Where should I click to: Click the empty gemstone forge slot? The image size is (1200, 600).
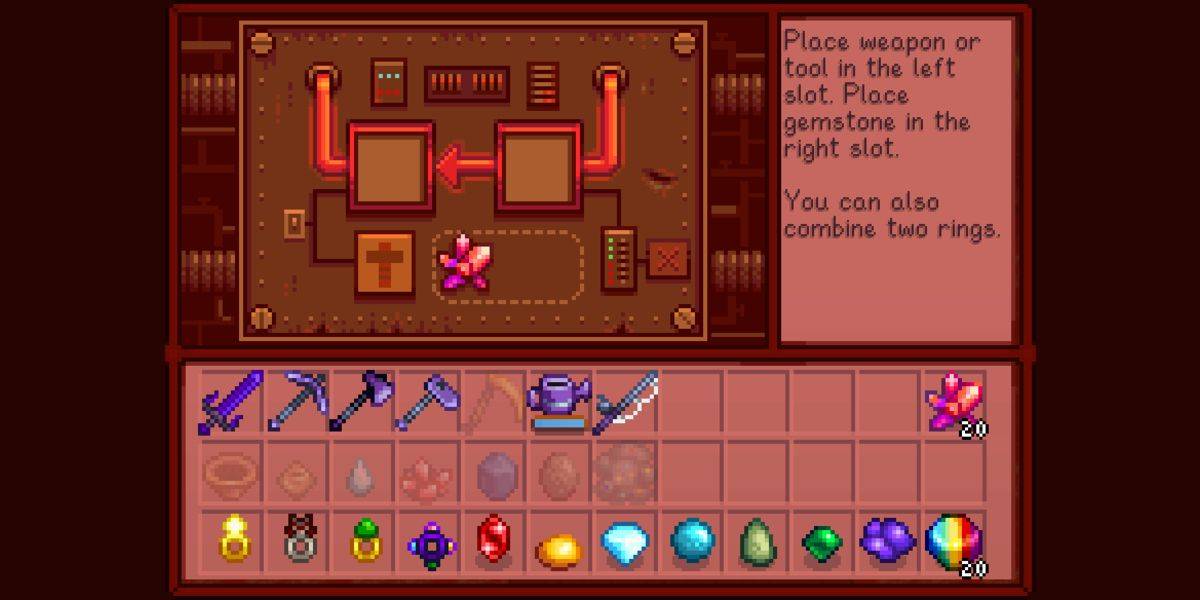[x=539, y=166]
